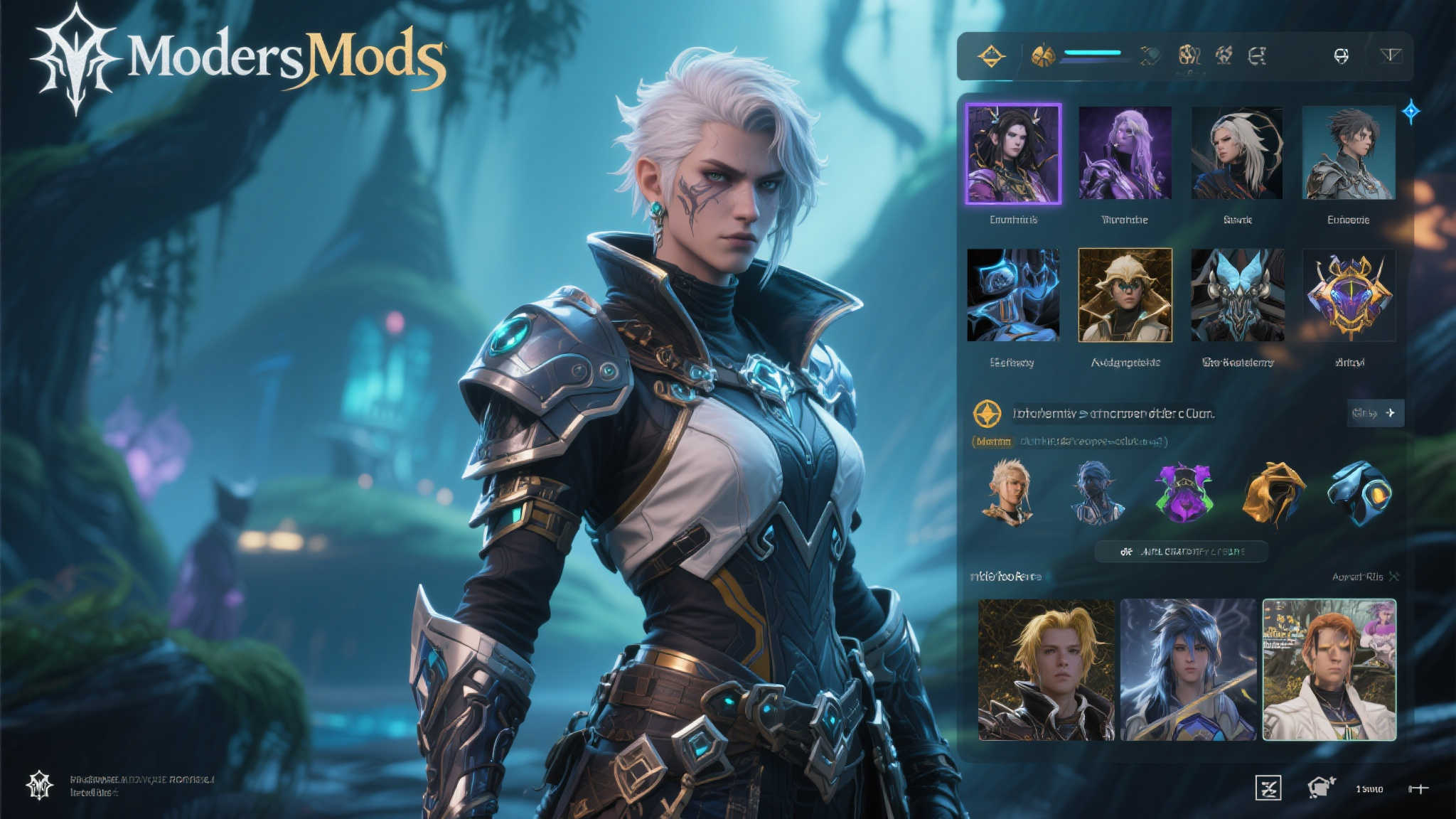Select the purple and green armor icon

1182,492
